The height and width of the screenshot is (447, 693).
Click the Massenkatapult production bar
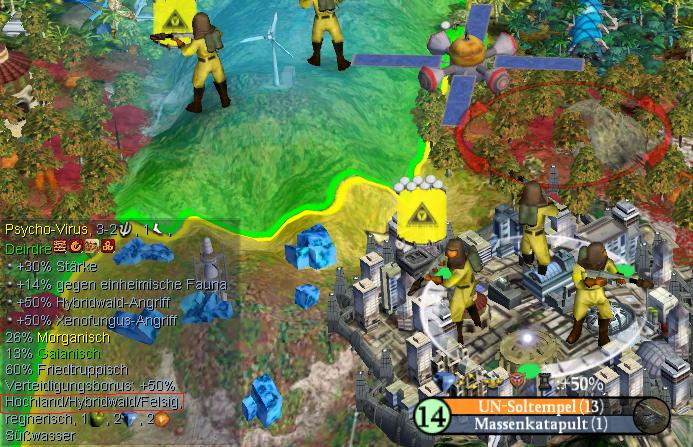(538, 424)
